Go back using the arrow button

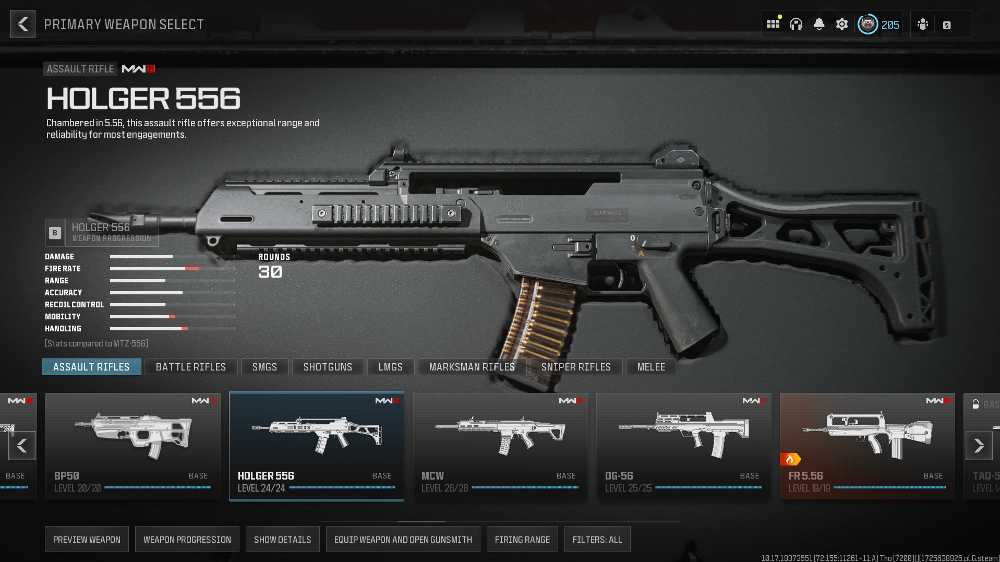coord(22,24)
